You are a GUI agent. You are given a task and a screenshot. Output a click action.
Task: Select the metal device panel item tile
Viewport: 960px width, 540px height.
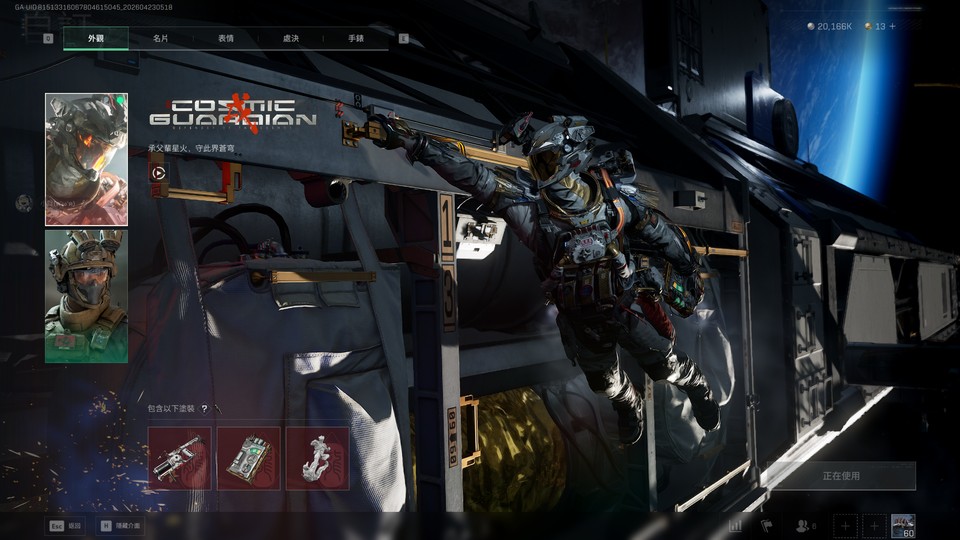pos(249,458)
